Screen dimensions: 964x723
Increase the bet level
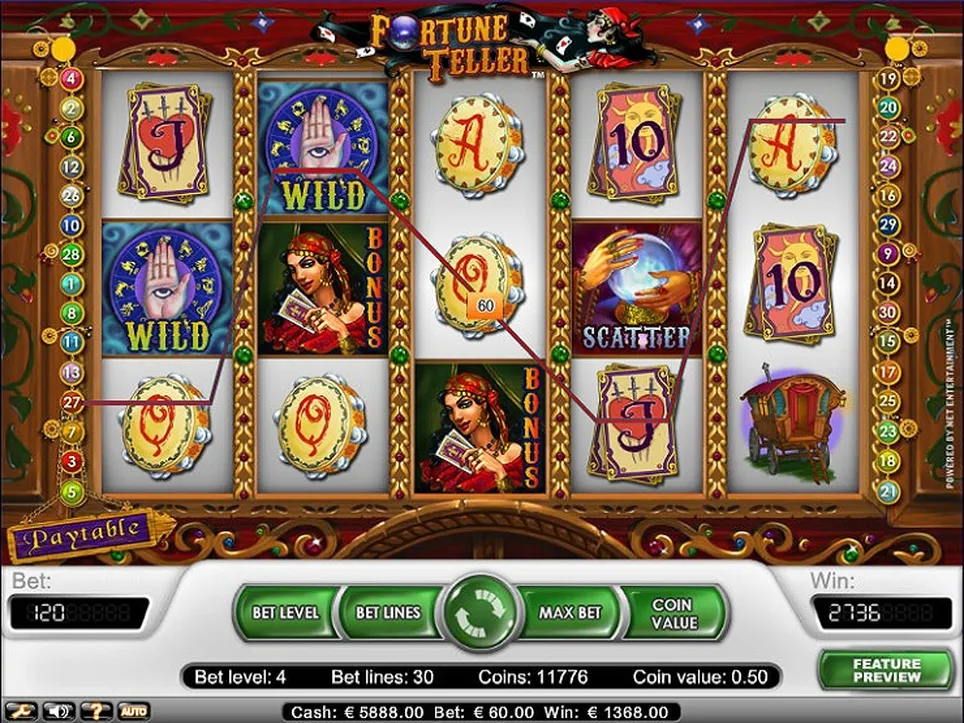pyautogui.click(x=285, y=612)
